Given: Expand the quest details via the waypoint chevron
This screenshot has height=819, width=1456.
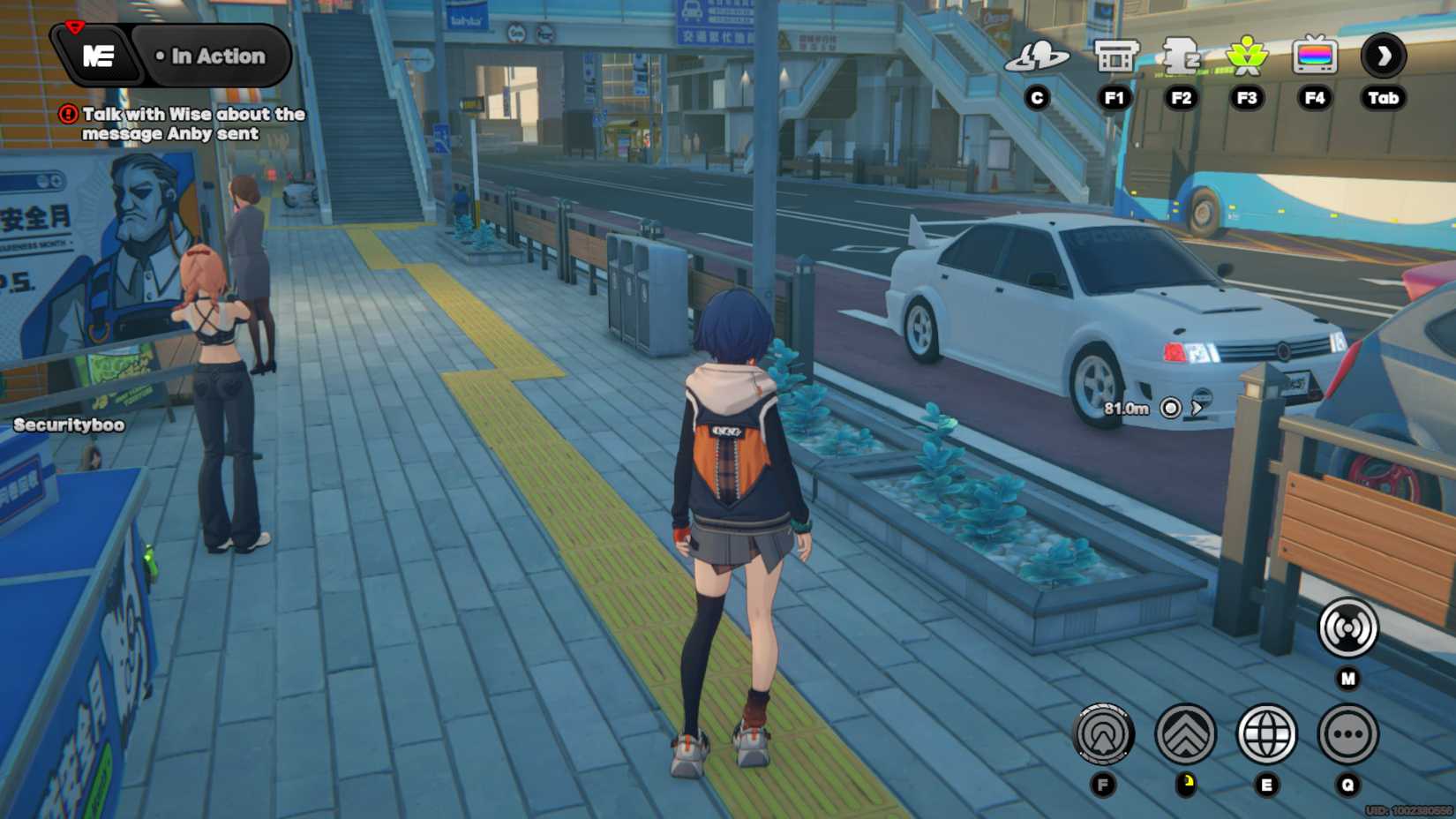Looking at the screenshot, I should [1197, 408].
